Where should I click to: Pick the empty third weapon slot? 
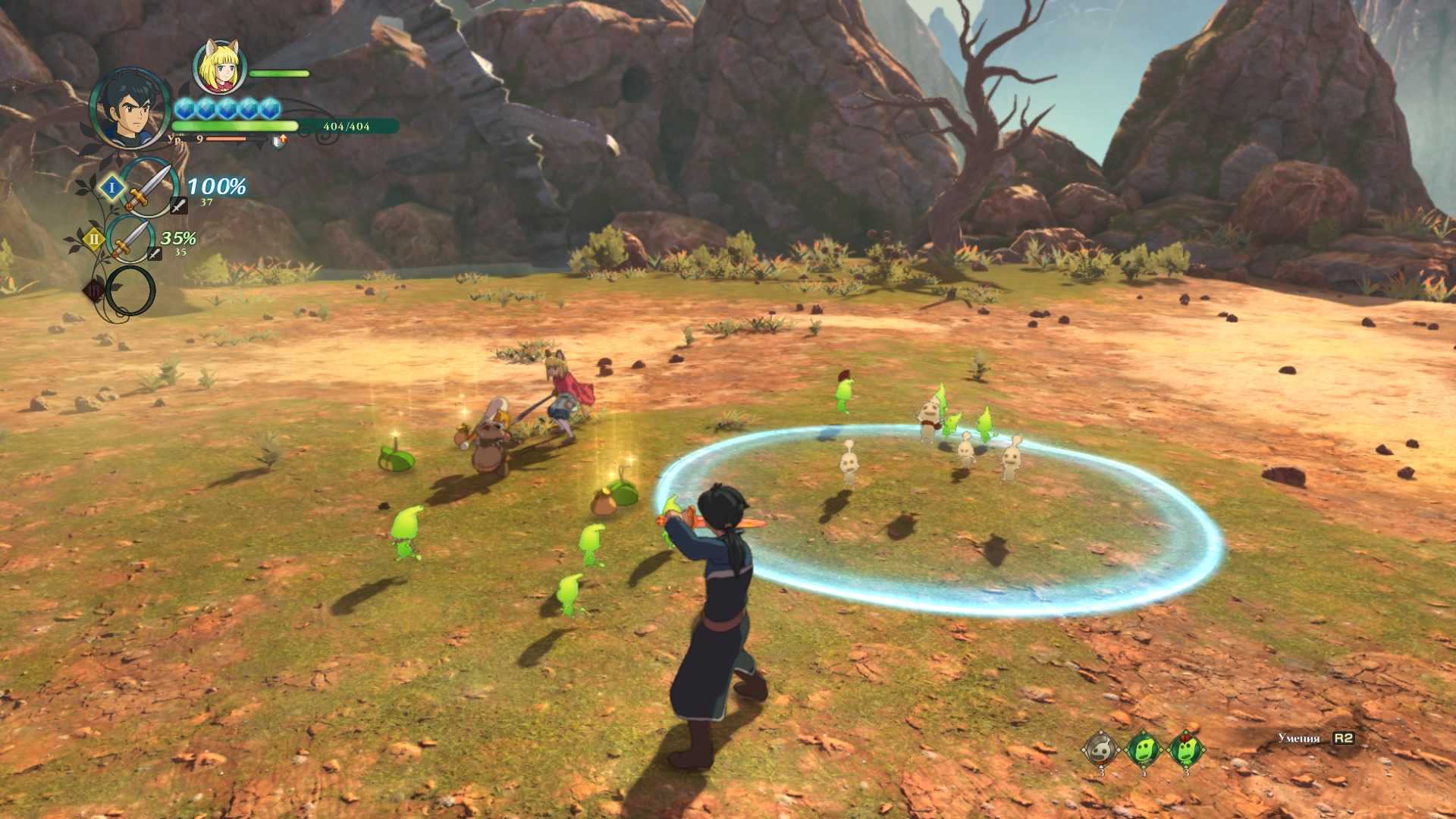pyautogui.click(x=130, y=290)
